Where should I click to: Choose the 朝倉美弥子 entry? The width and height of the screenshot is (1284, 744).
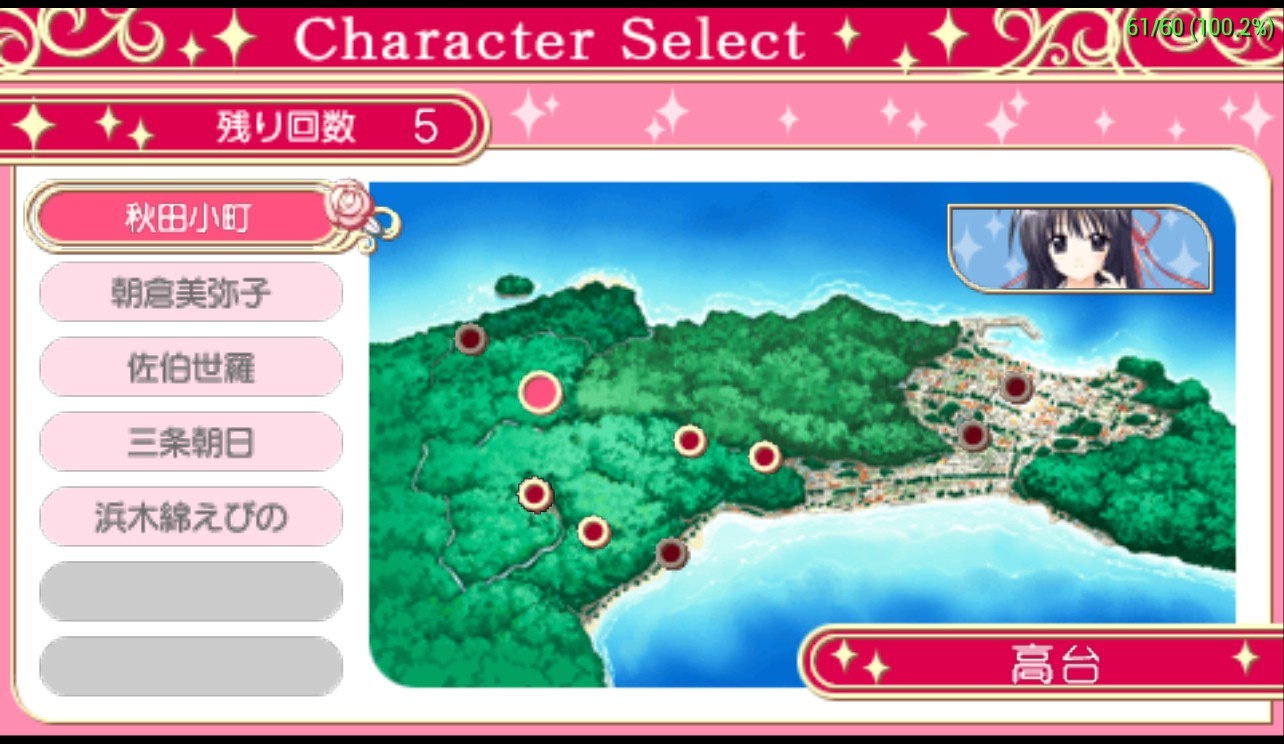190,292
